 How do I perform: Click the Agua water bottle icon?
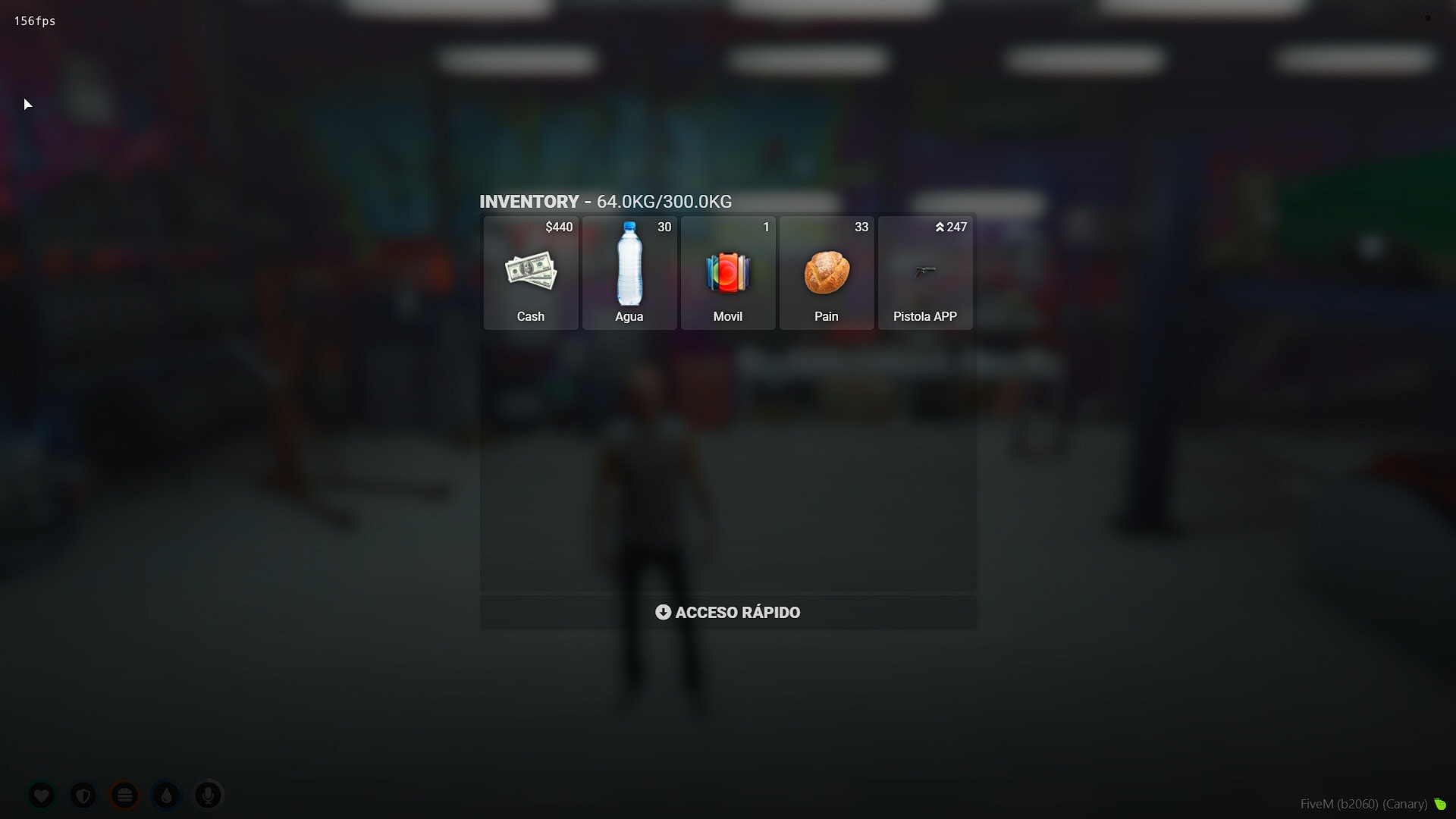point(629,265)
